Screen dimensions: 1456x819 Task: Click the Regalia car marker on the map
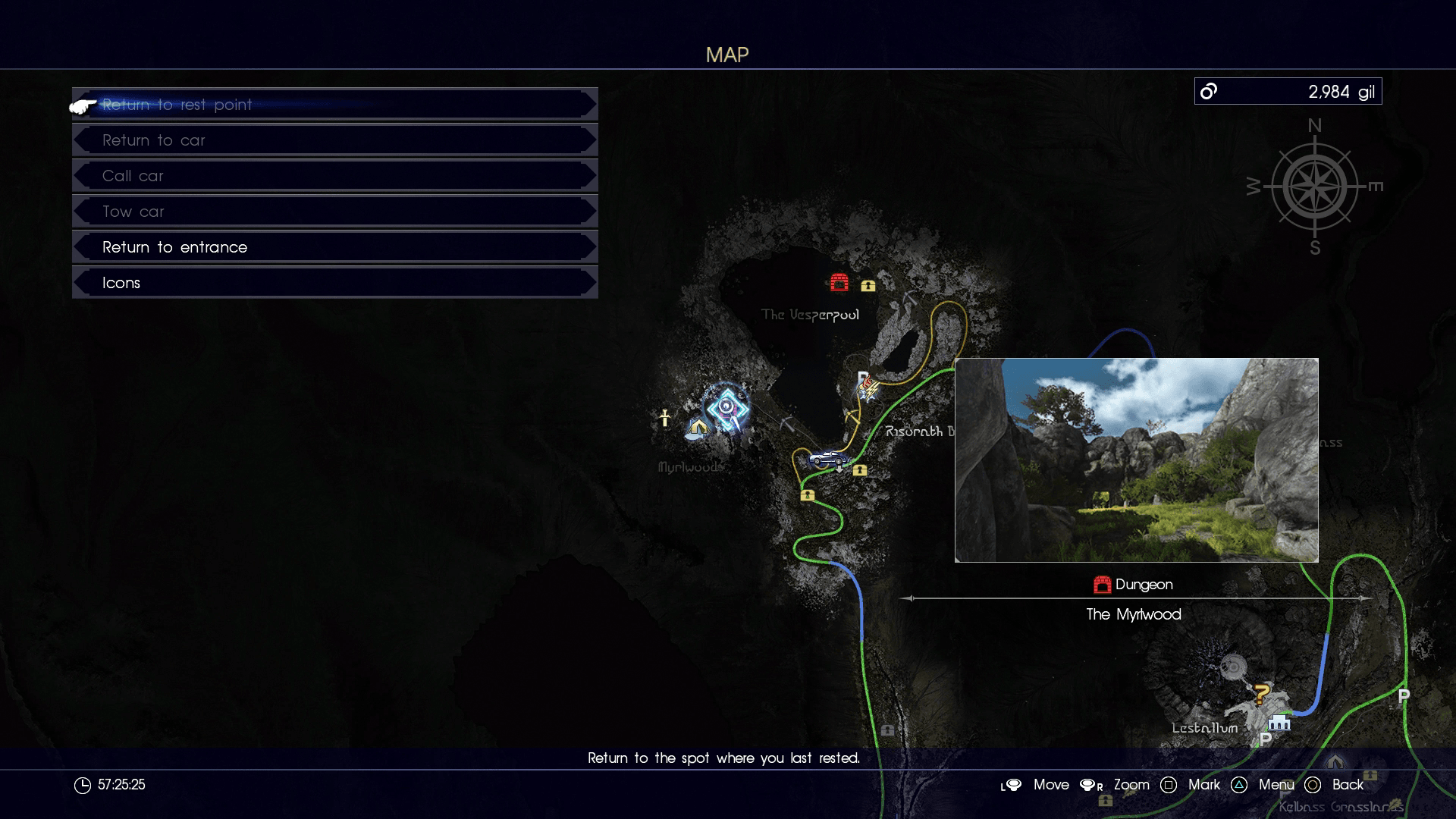[828, 459]
